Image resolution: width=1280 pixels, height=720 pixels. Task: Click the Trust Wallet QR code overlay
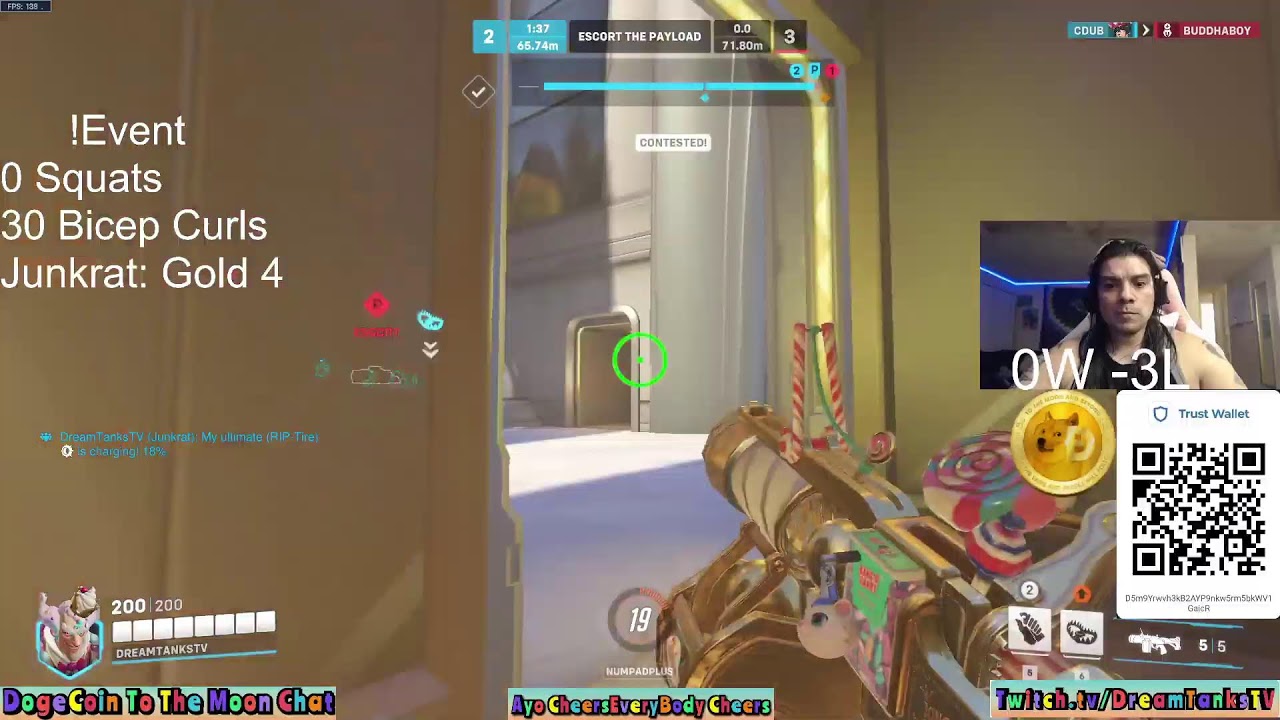coord(1198,510)
